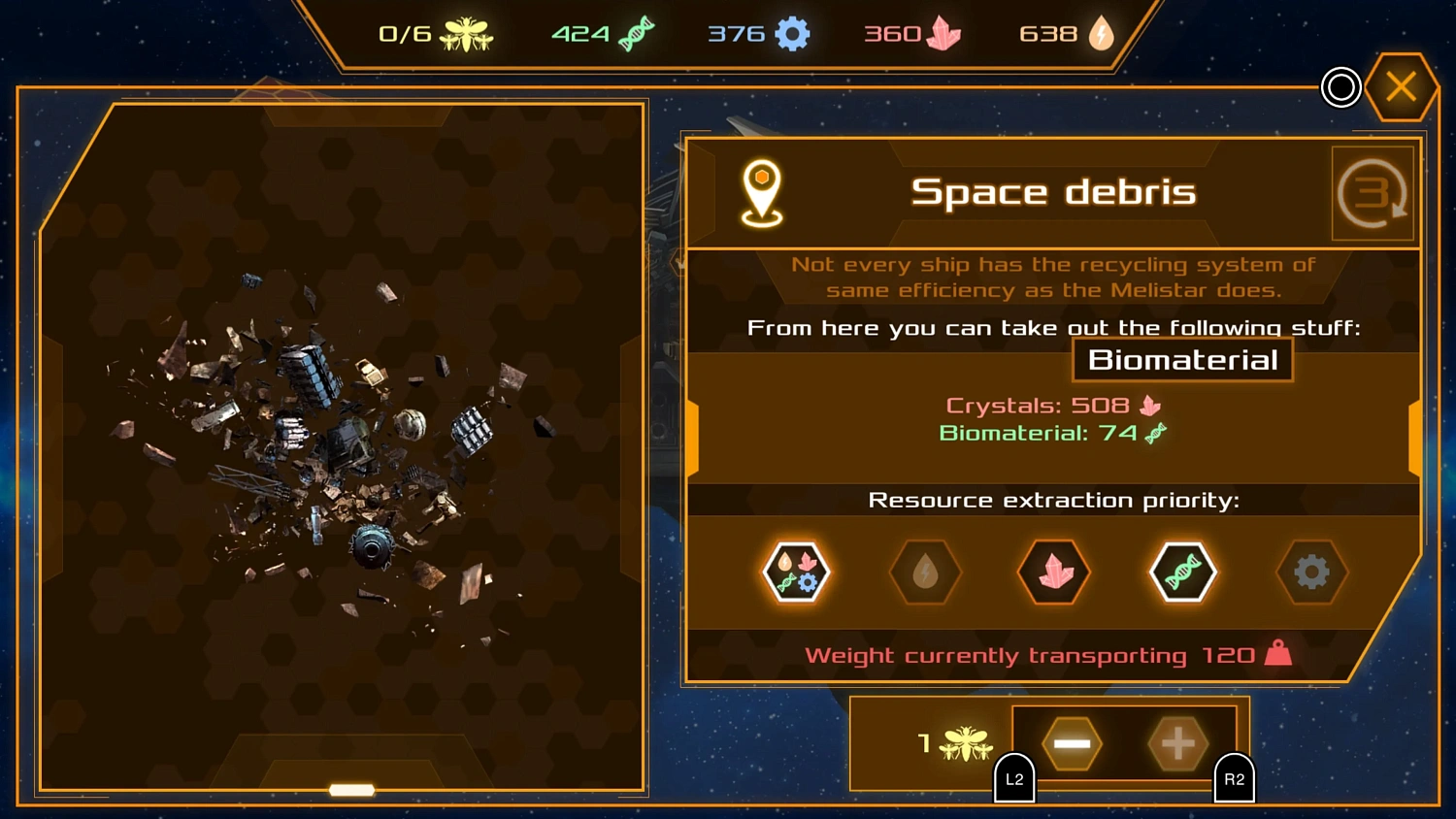Click the circle button near the close icon
The height and width of the screenshot is (819, 1456).
(x=1340, y=87)
